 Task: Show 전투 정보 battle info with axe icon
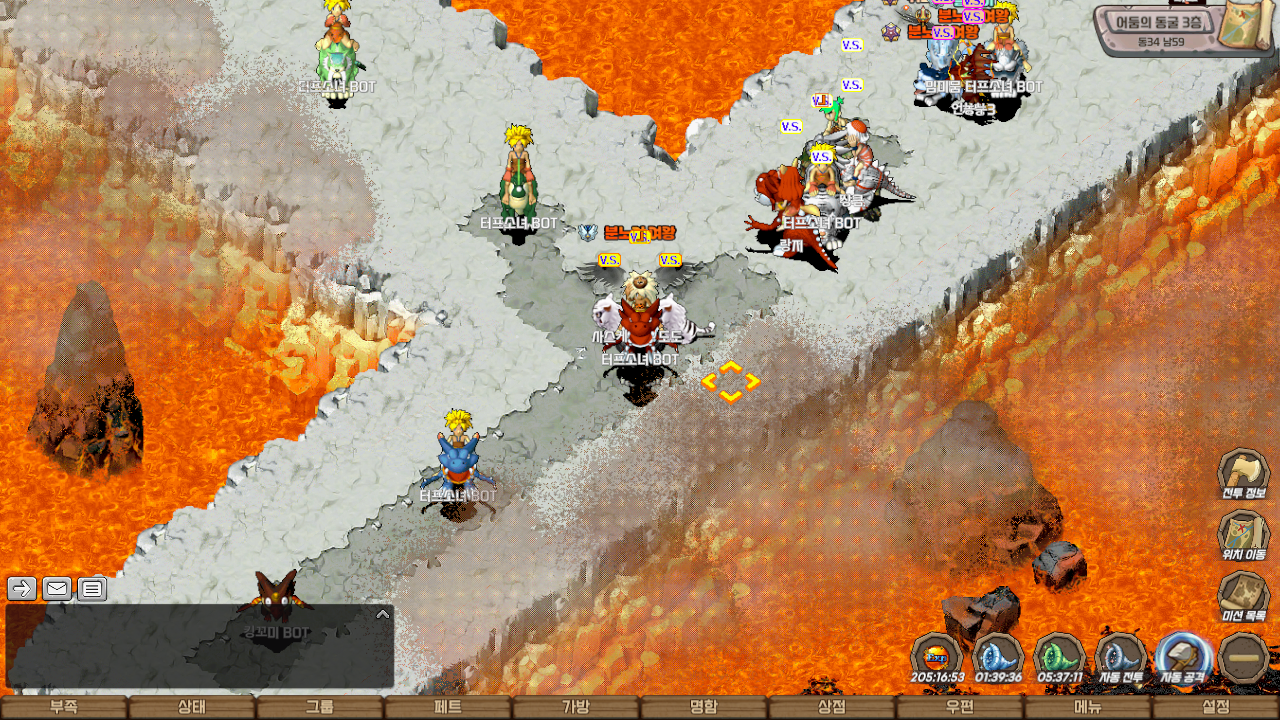click(1243, 473)
